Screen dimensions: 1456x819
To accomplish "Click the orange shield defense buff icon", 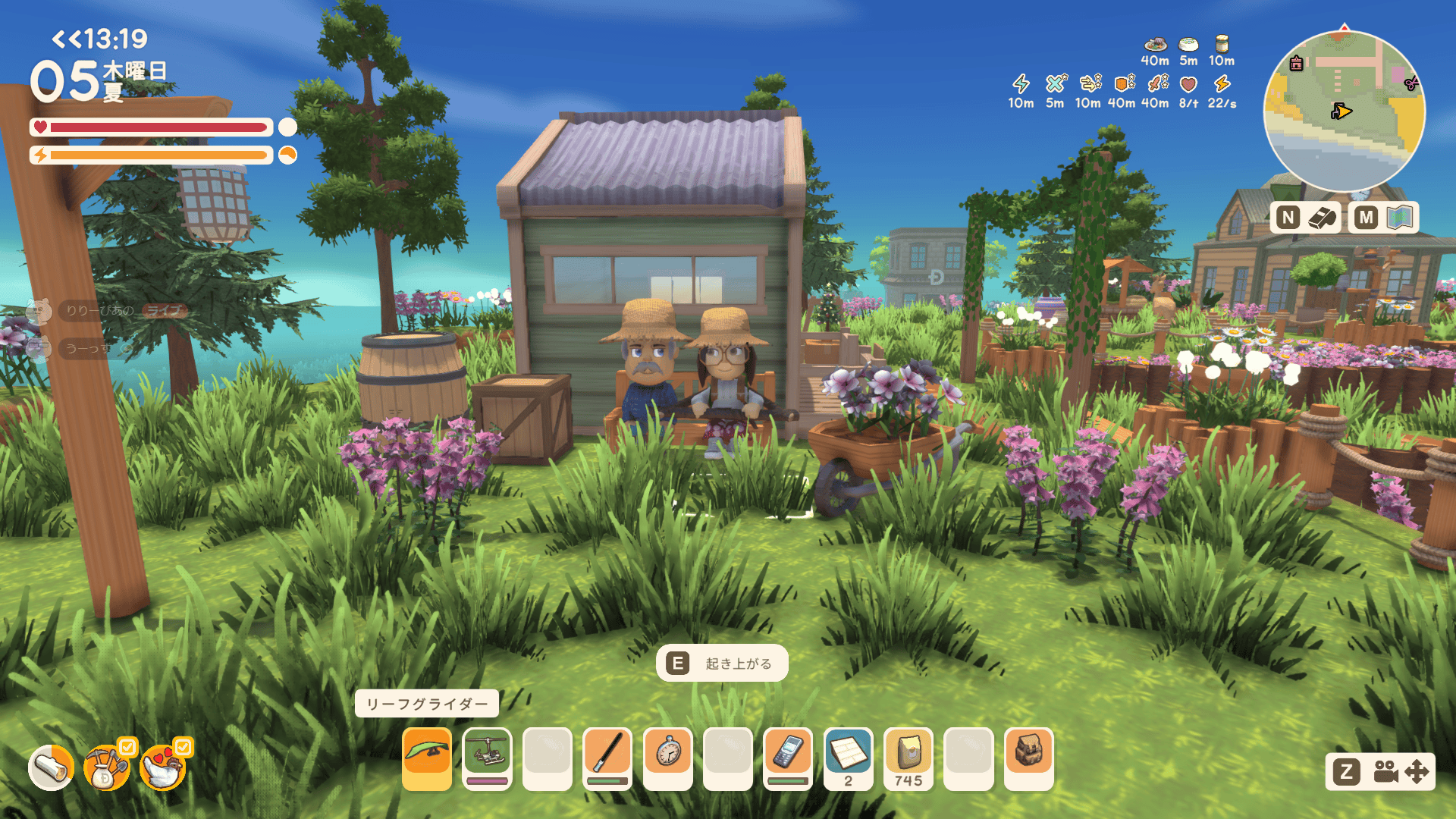I will click(1122, 84).
